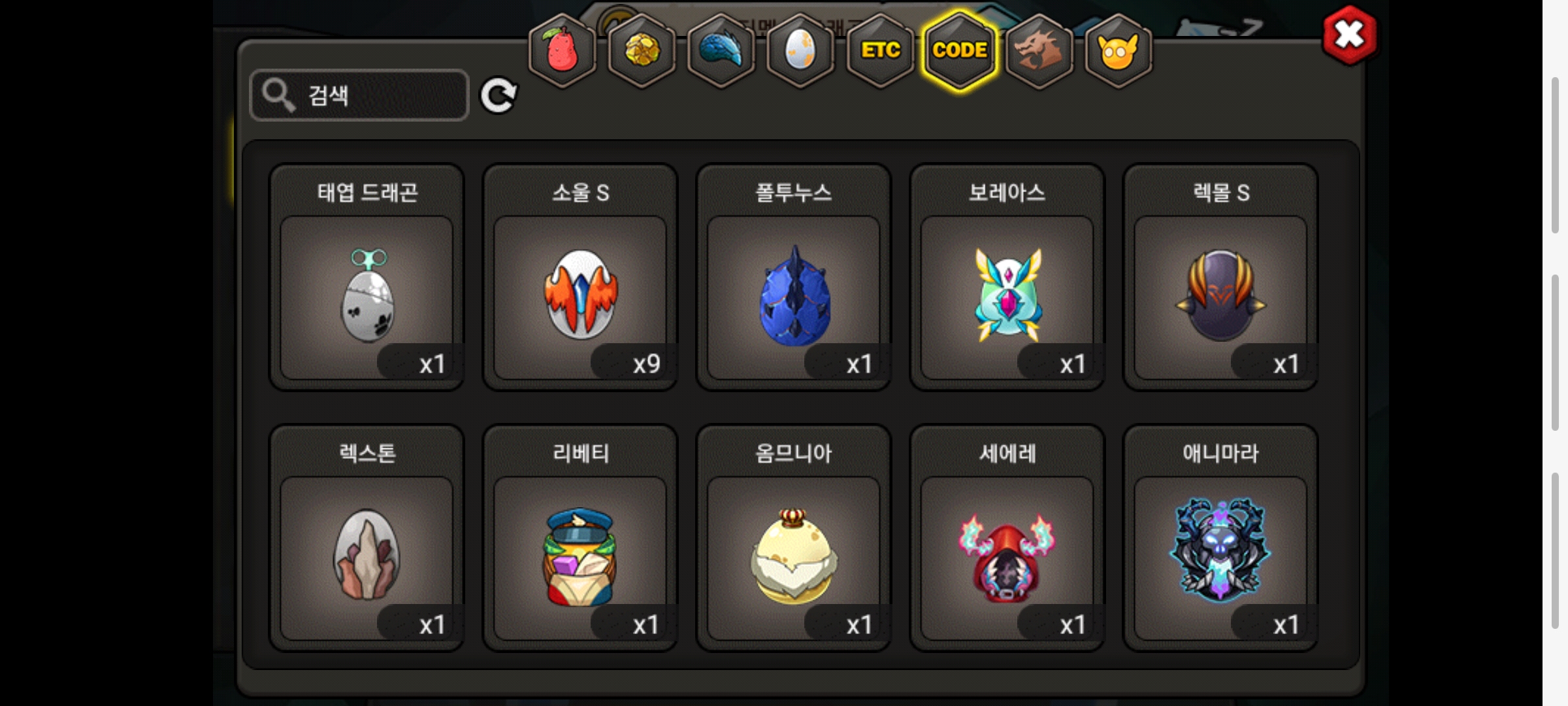The width and height of the screenshot is (1568, 706).
Task: Click the 검색 search field
Action: pos(359,95)
